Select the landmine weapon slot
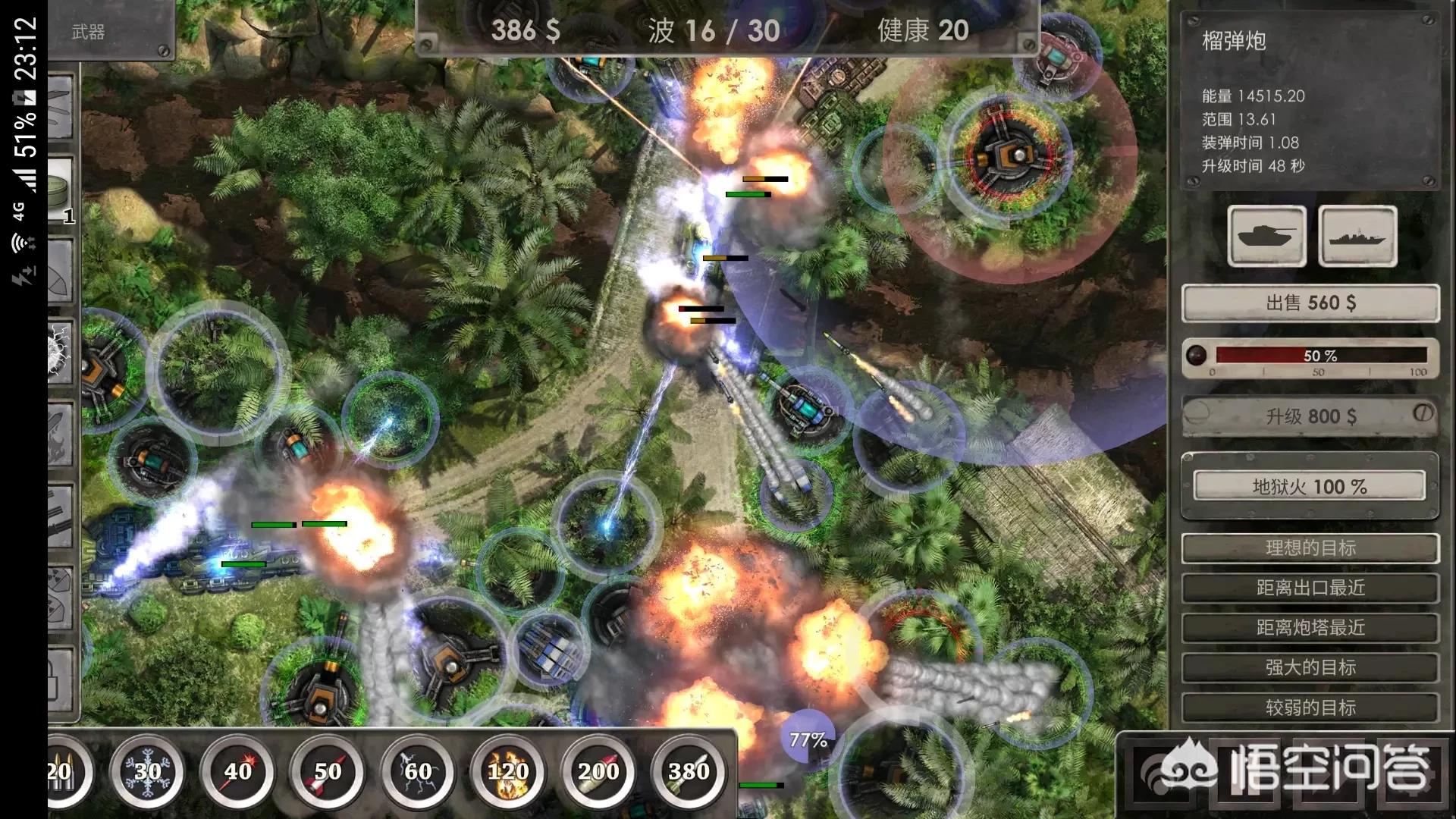1456x819 pixels. coord(61,191)
